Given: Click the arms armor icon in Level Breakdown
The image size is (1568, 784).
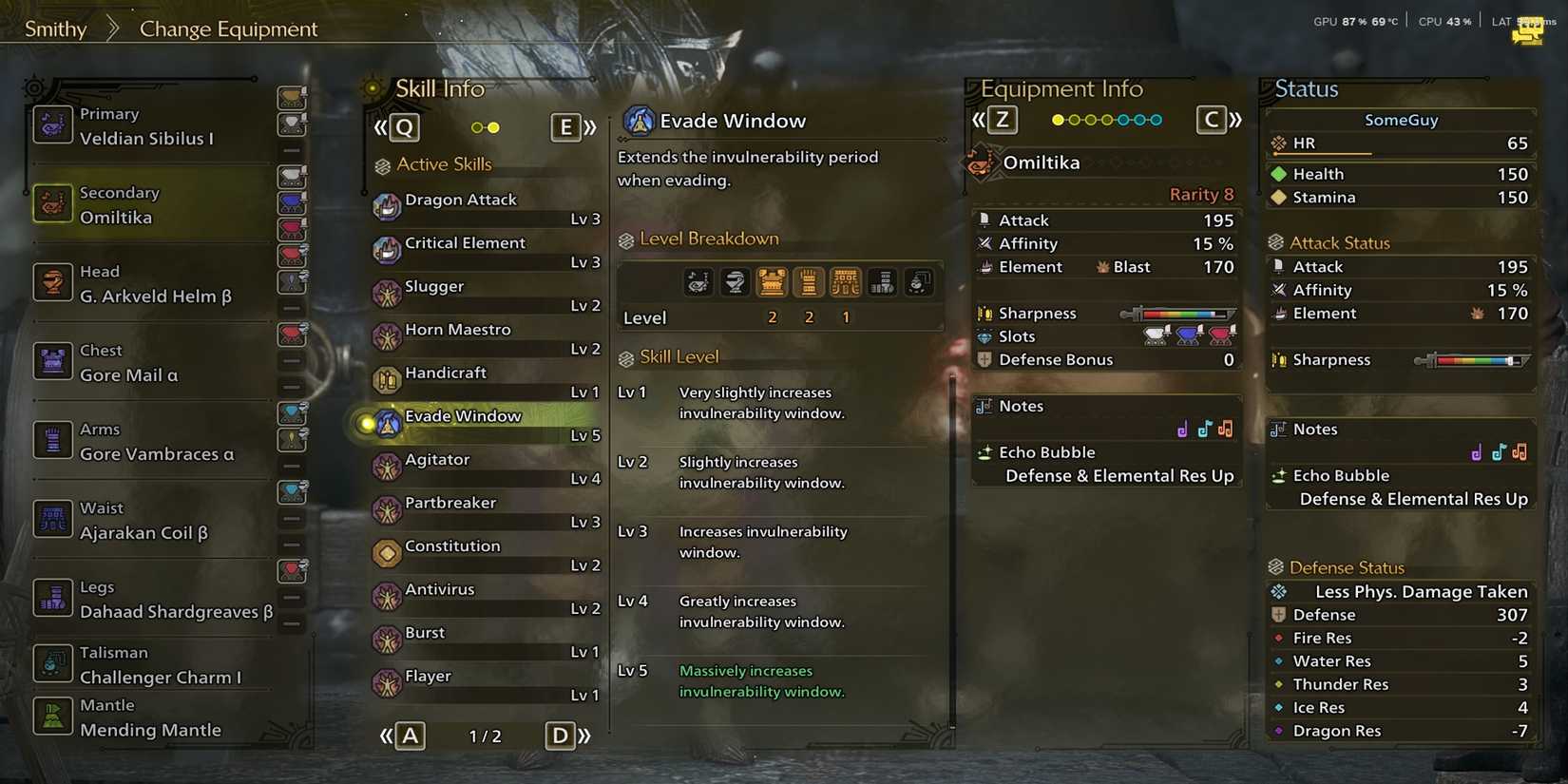Looking at the screenshot, I should (x=809, y=281).
